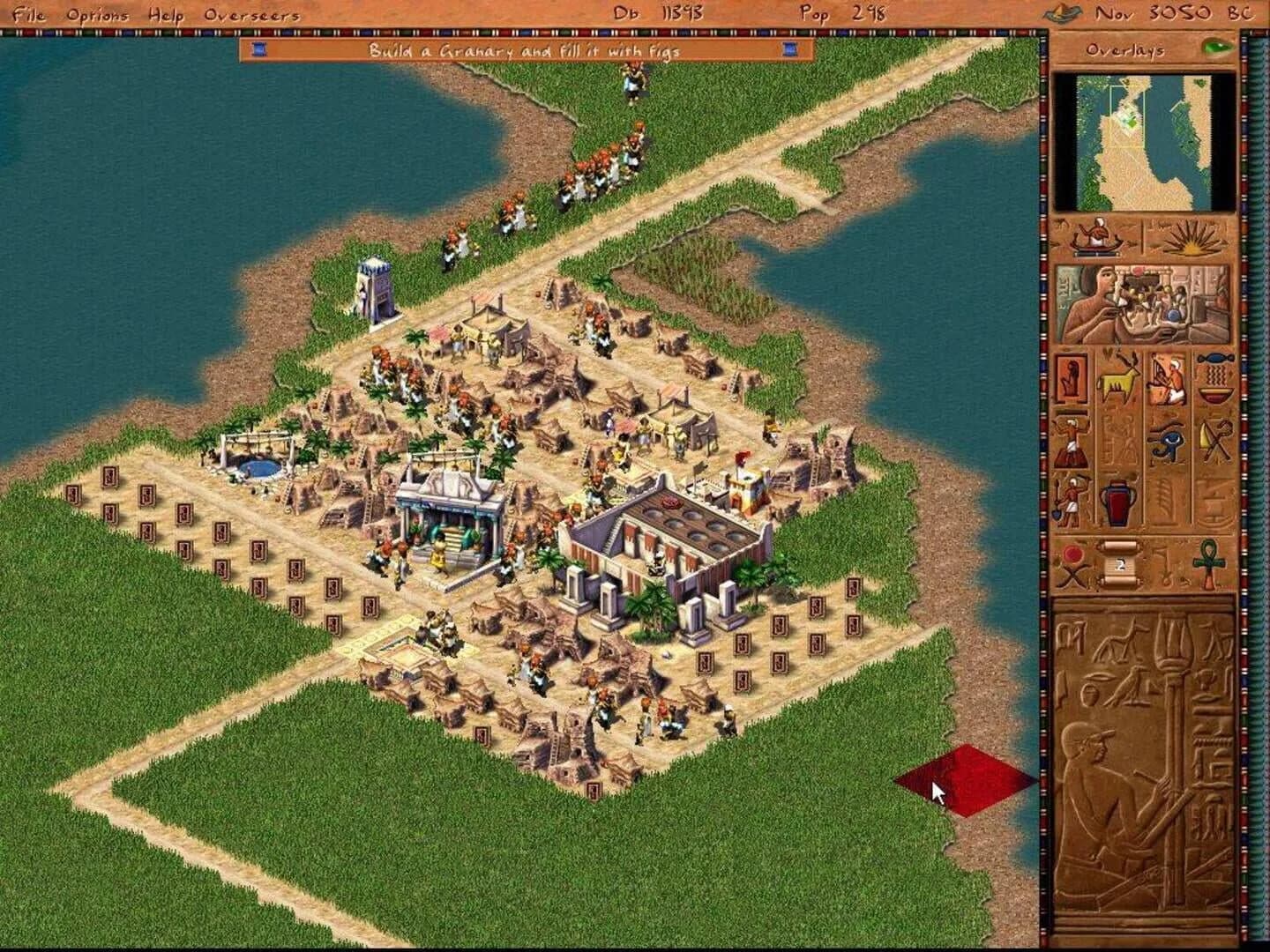Open the File menu

point(28,14)
